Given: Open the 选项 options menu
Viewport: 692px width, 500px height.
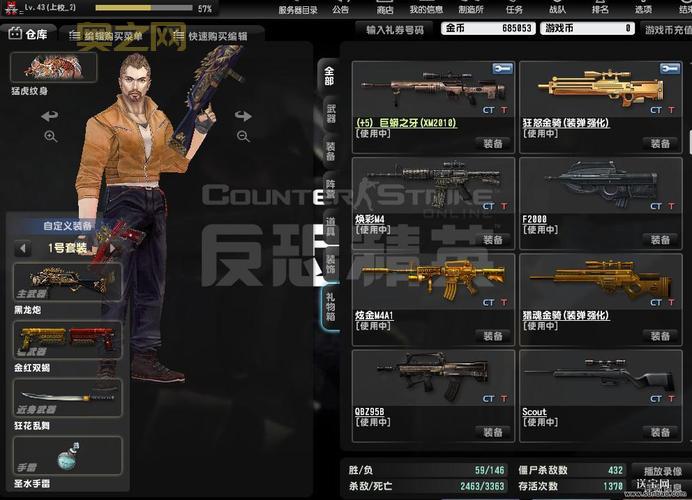Looking at the screenshot, I should tap(642, 9).
